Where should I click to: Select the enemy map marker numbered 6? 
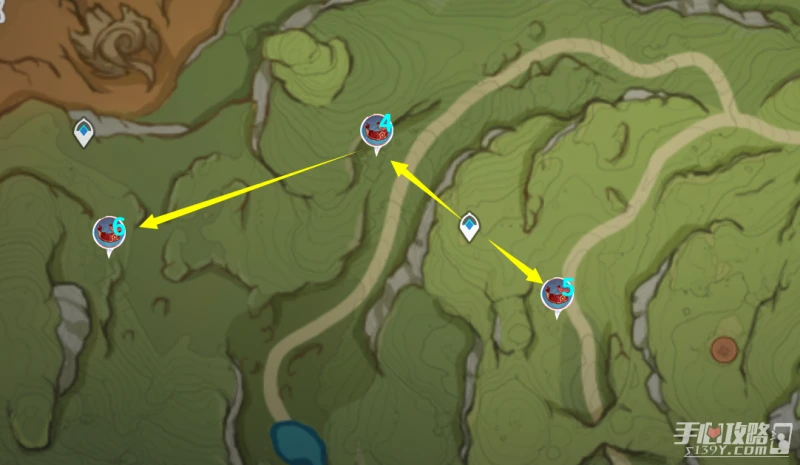108,232
